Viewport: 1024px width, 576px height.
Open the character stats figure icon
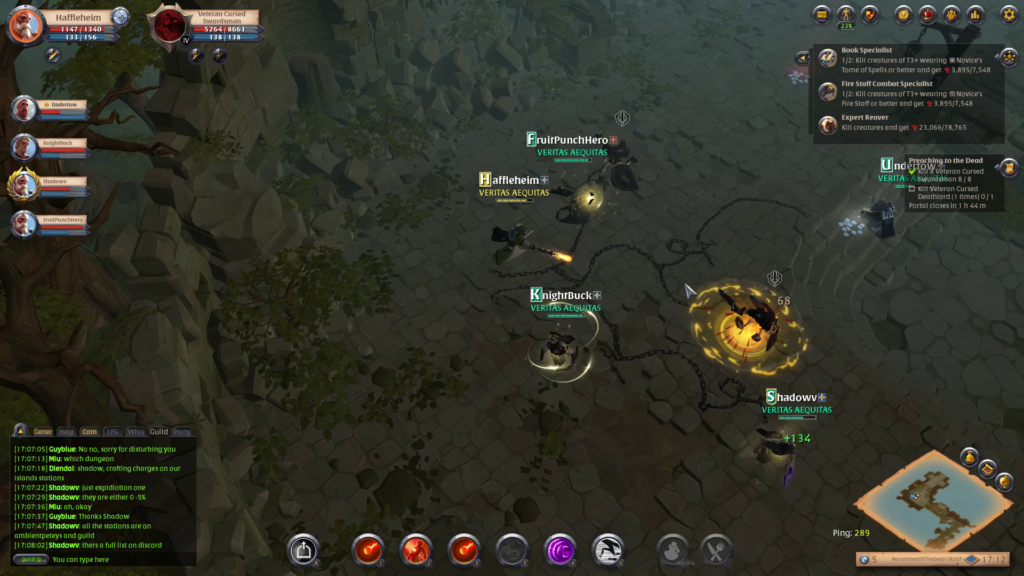click(846, 14)
